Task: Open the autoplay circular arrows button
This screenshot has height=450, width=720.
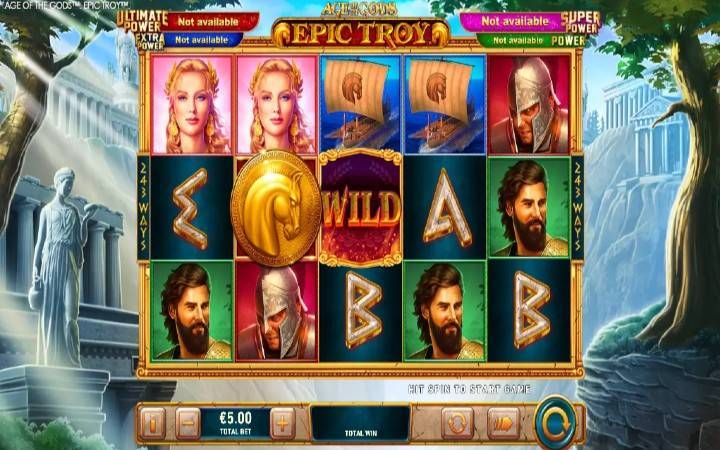Action: click(x=458, y=423)
